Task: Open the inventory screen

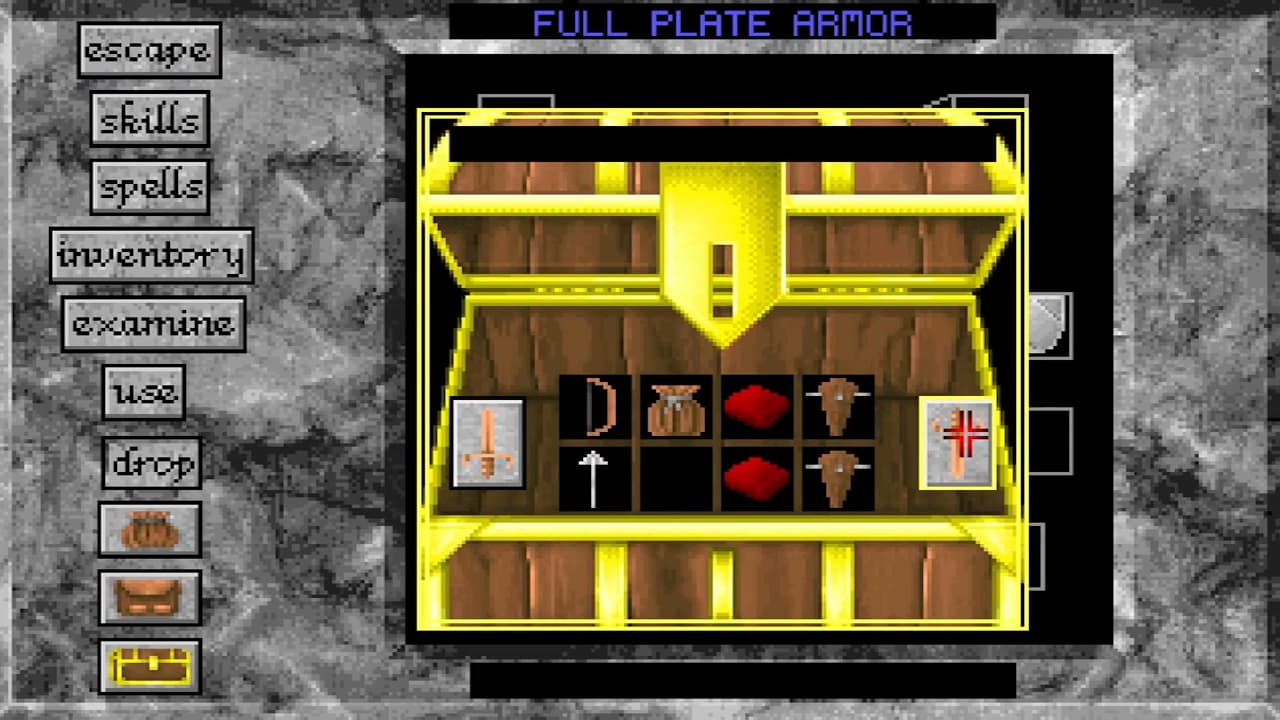Action: coord(152,255)
